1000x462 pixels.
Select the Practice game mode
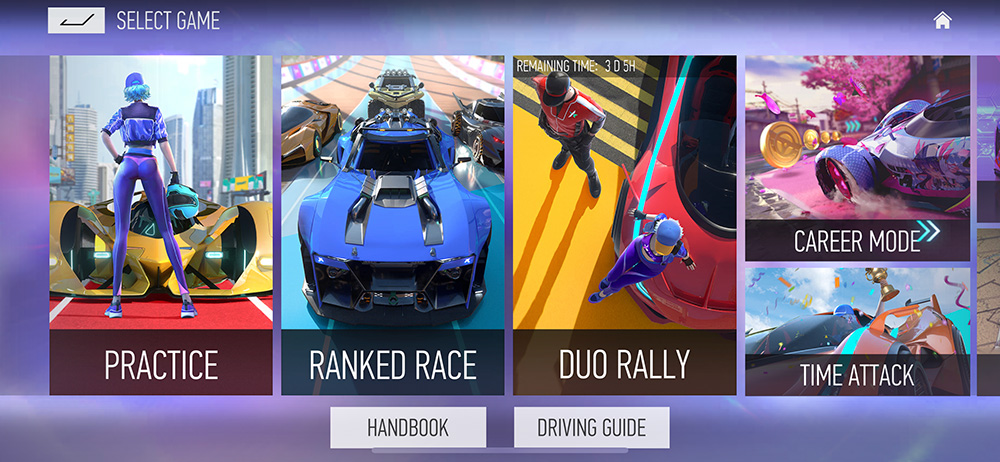click(x=161, y=225)
